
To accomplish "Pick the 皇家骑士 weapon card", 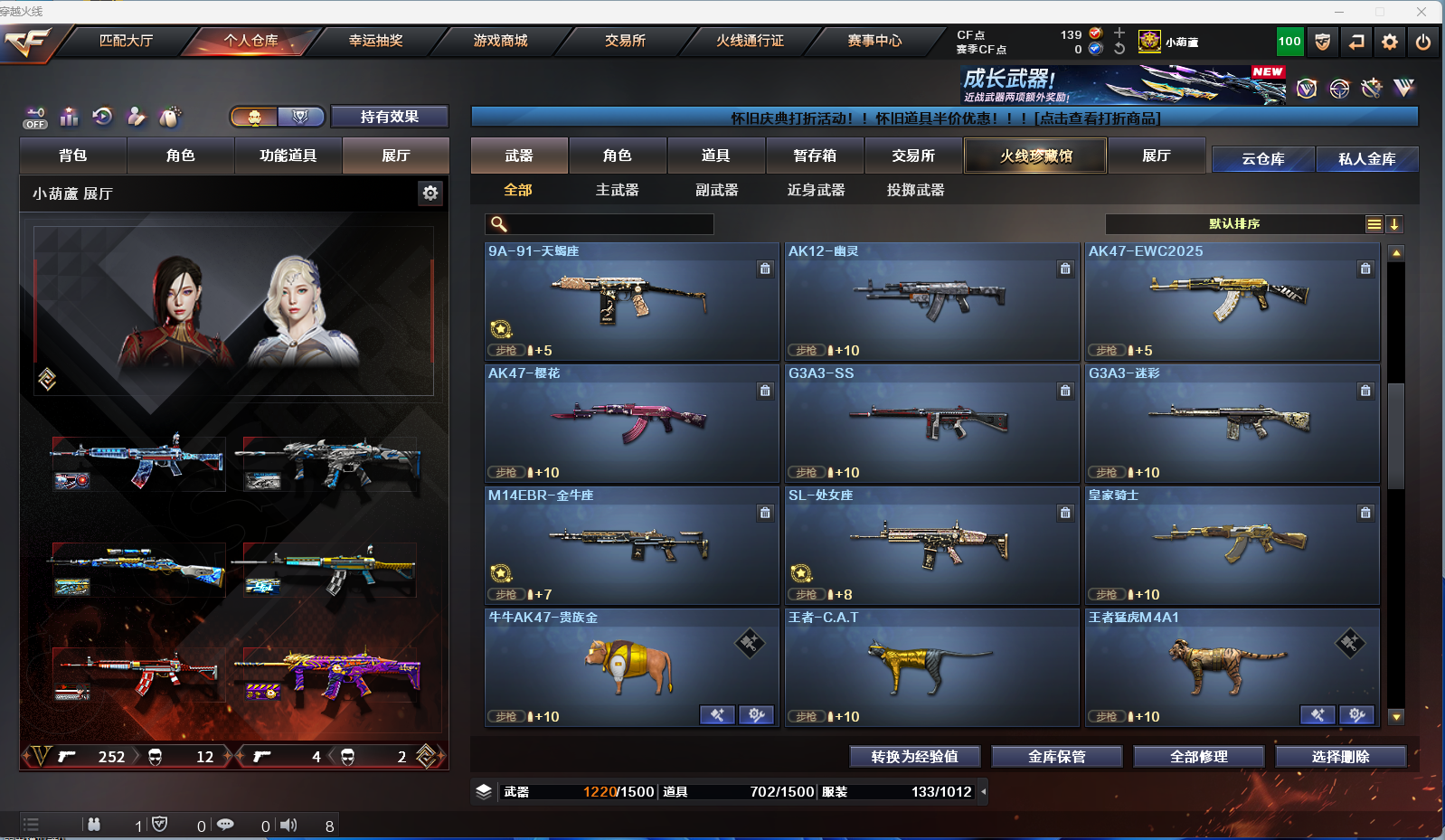I will point(1232,545).
